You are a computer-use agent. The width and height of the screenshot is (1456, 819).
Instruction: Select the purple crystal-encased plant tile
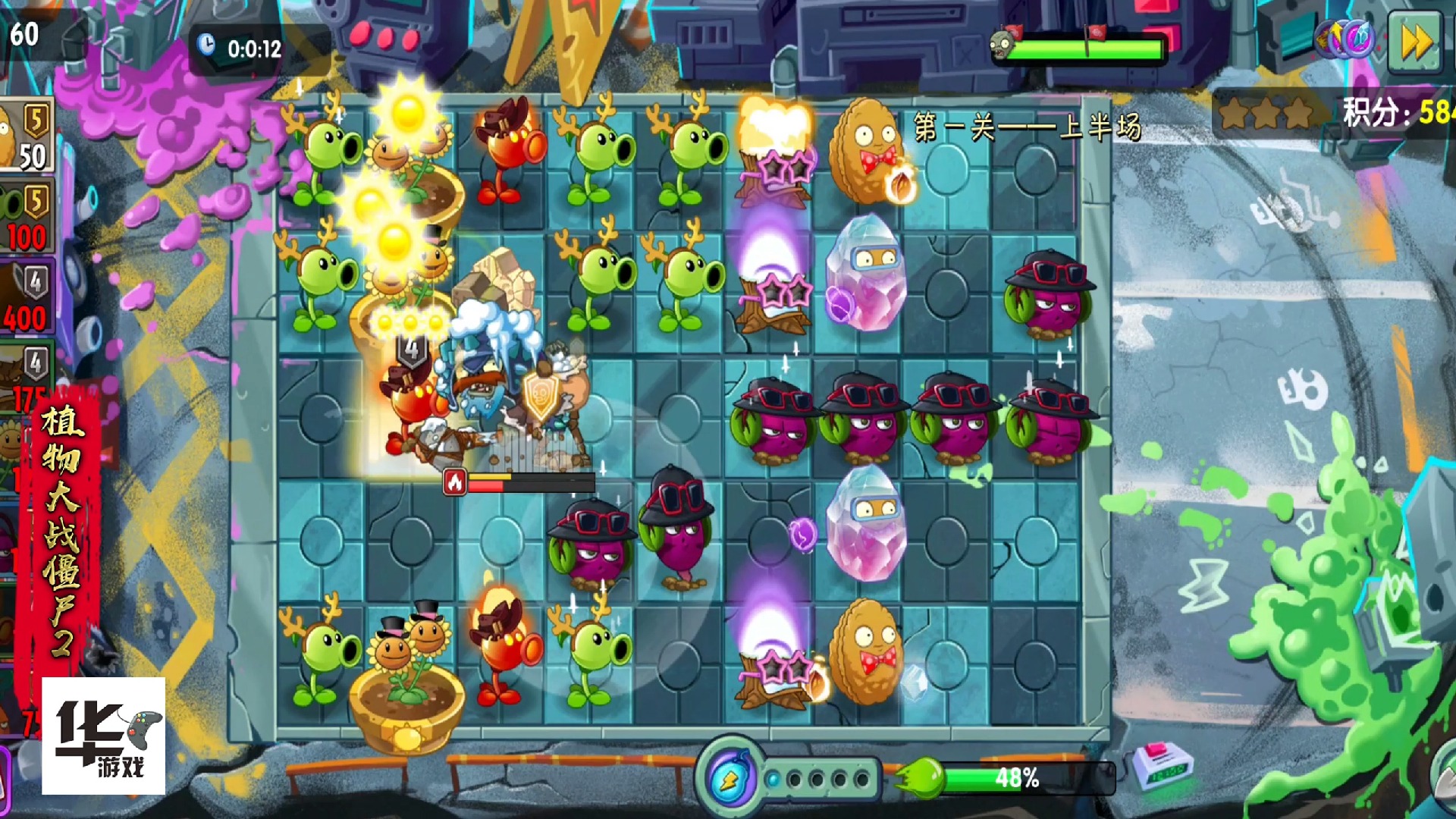[864, 275]
